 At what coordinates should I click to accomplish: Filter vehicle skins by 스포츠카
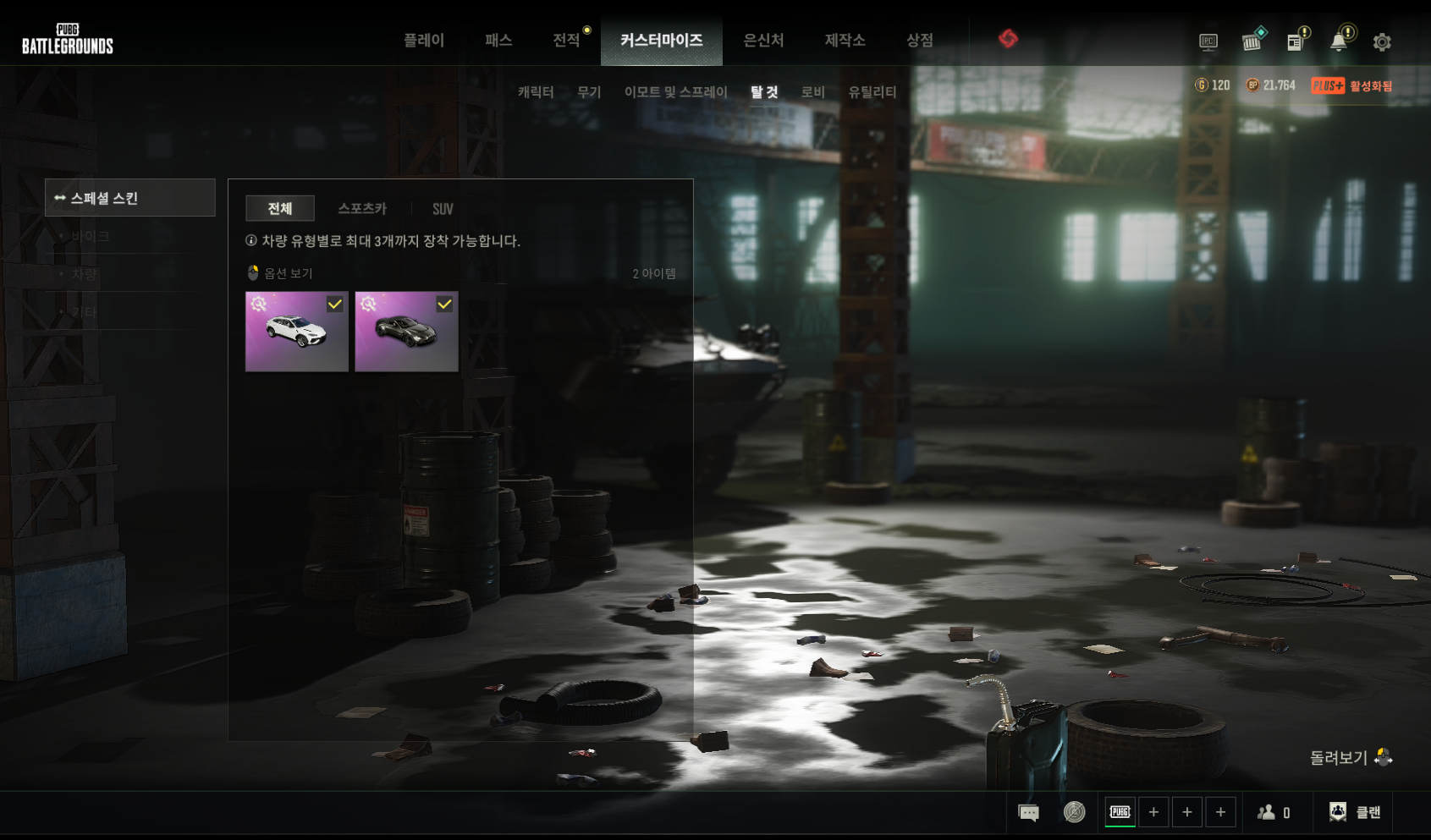tap(362, 209)
